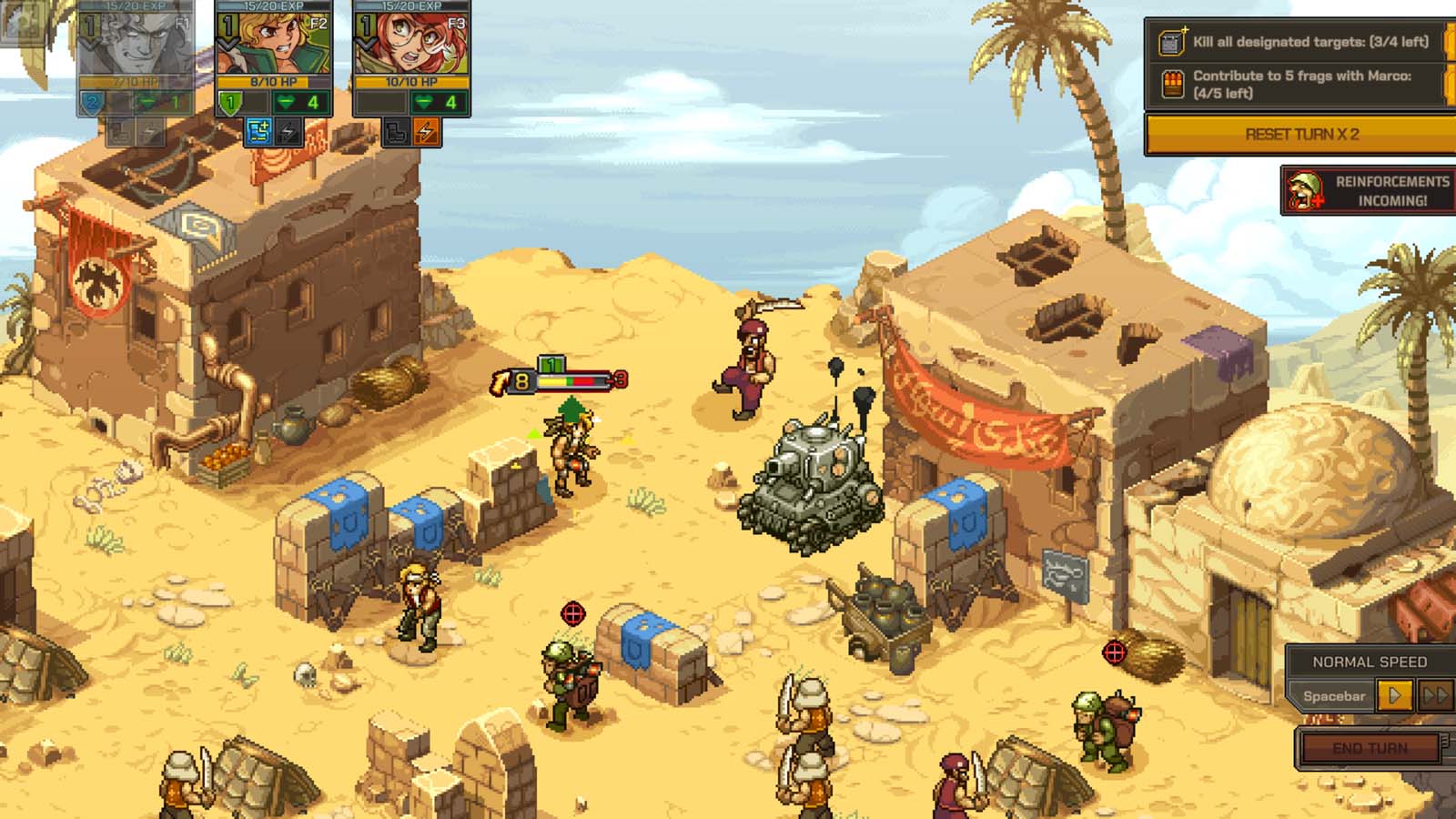
Task: Click the boot movement icon under F3
Action: coord(396,132)
